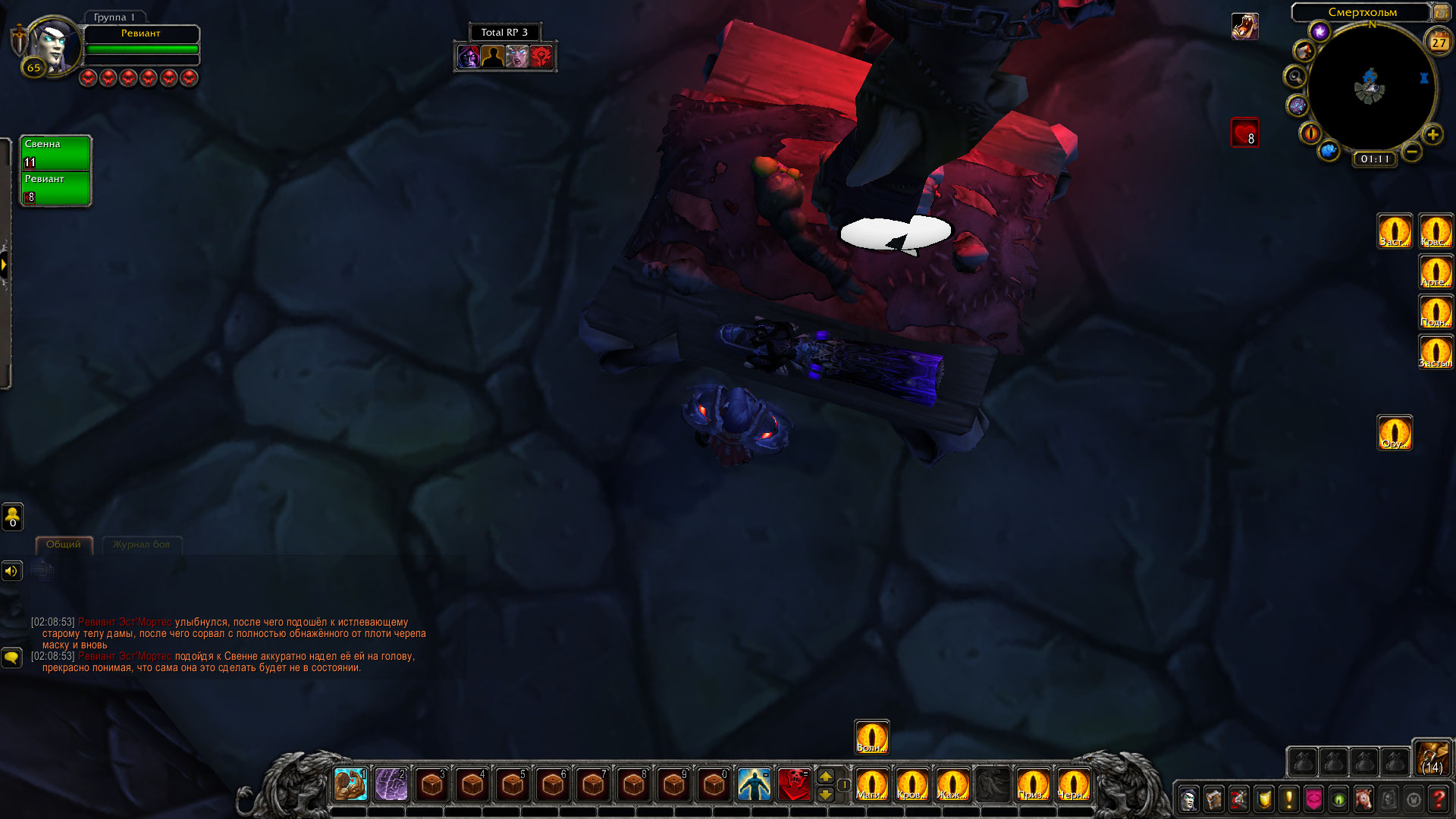Select Свенна in the group frame
Viewport: 1456px width, 819px height.
coord(55,153)
